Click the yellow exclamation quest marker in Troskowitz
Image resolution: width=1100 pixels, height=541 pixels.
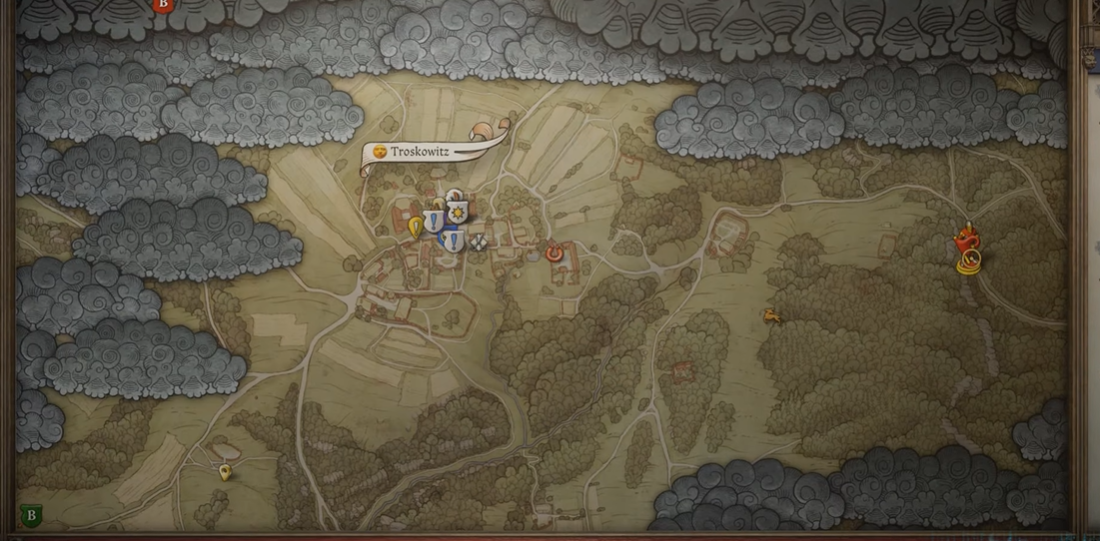tap(415, 228)
